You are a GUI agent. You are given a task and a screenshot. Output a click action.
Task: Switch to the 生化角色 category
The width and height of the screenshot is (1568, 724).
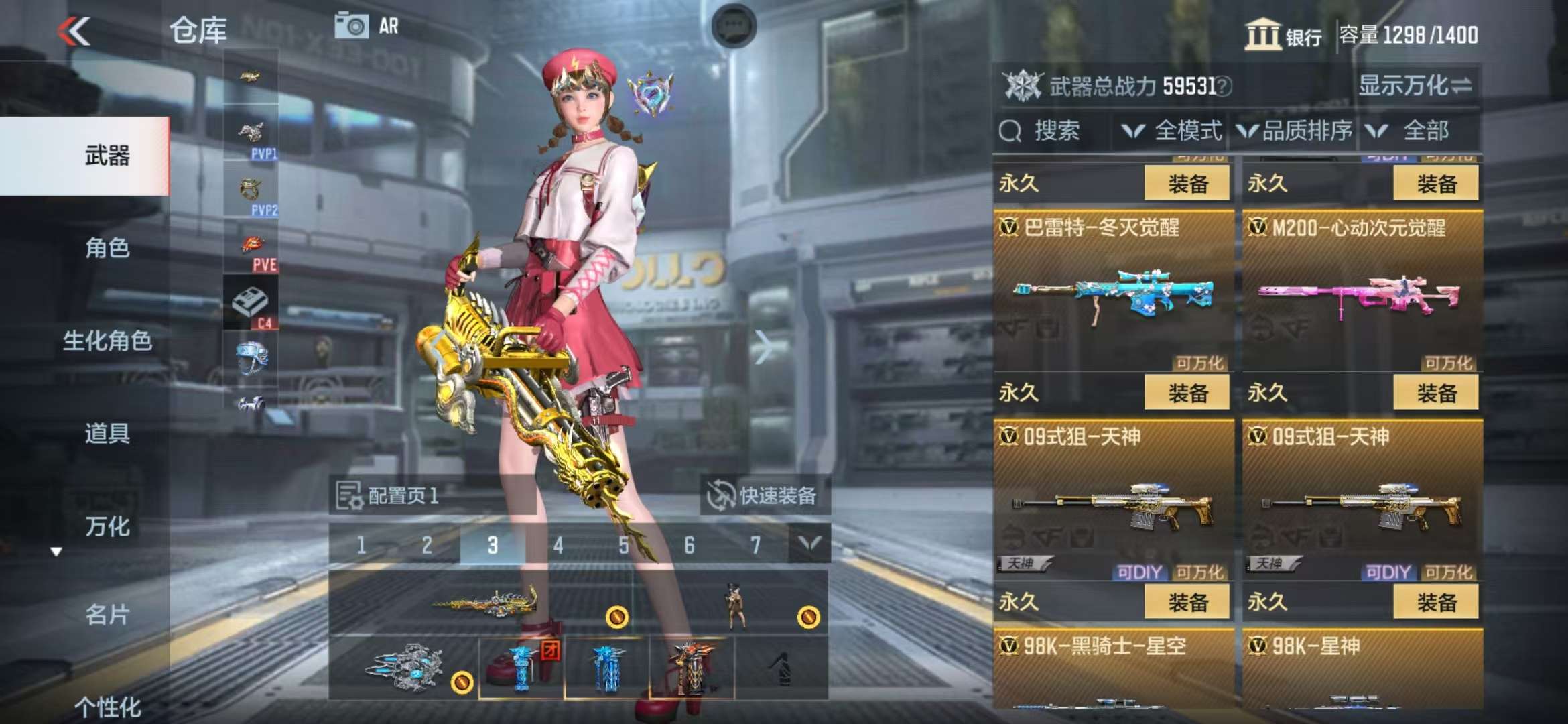(x=107, y=341)
